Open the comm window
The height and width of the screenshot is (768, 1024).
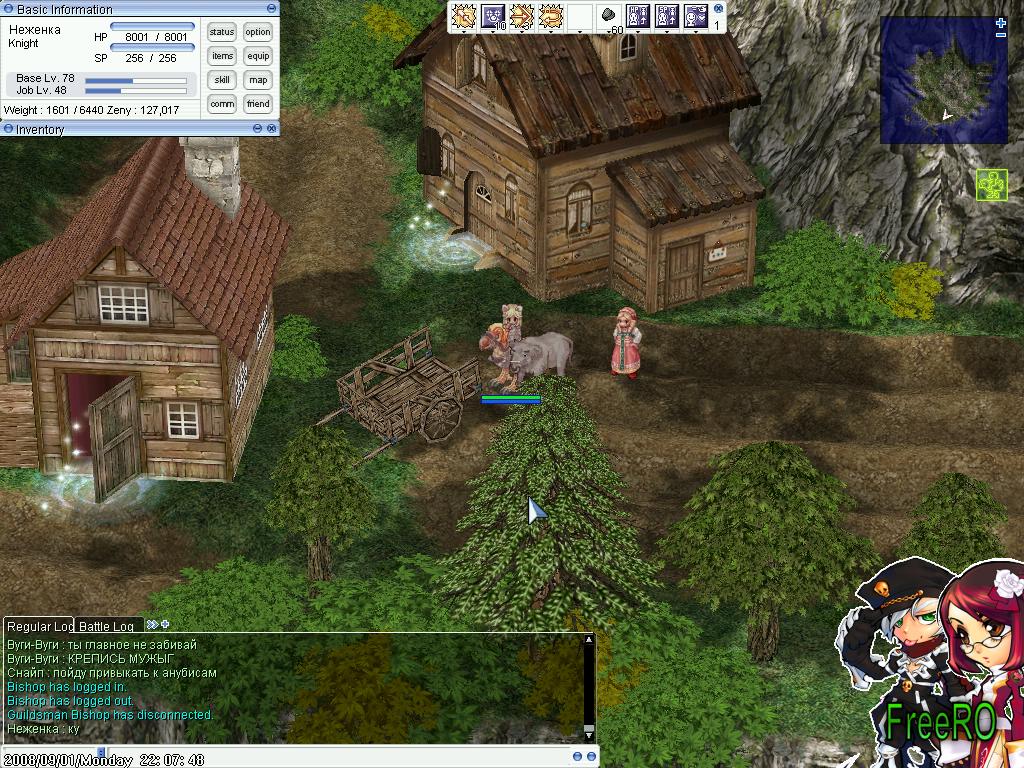pyautogui.click(x=222, y=104)
